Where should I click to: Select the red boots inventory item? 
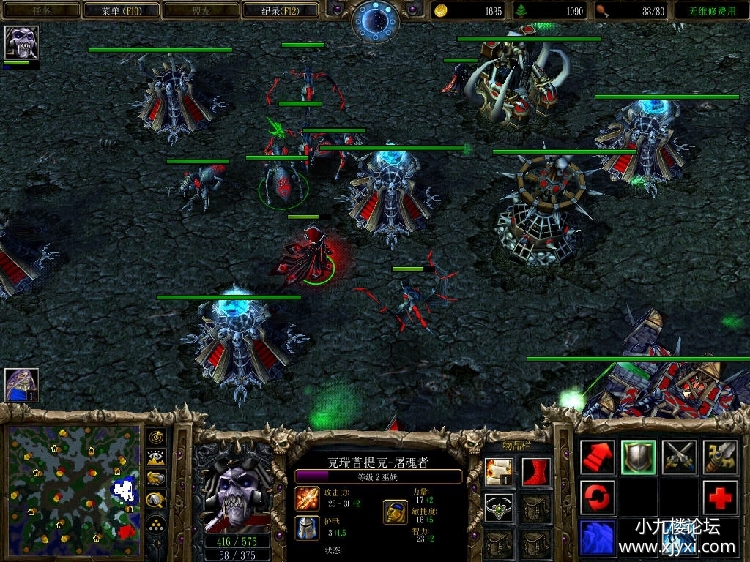(x=535, y=471)
